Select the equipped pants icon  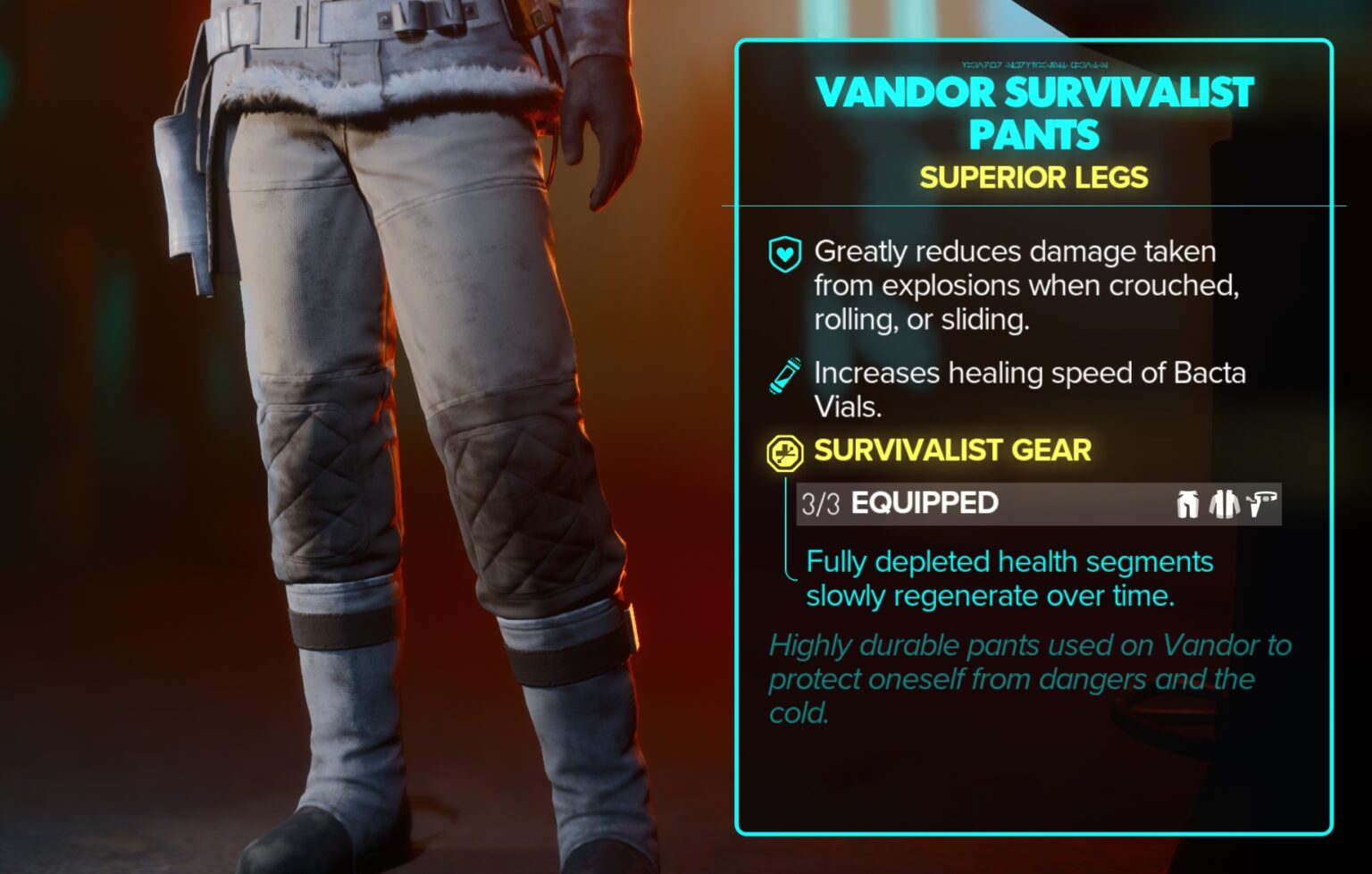[1186, 503]
